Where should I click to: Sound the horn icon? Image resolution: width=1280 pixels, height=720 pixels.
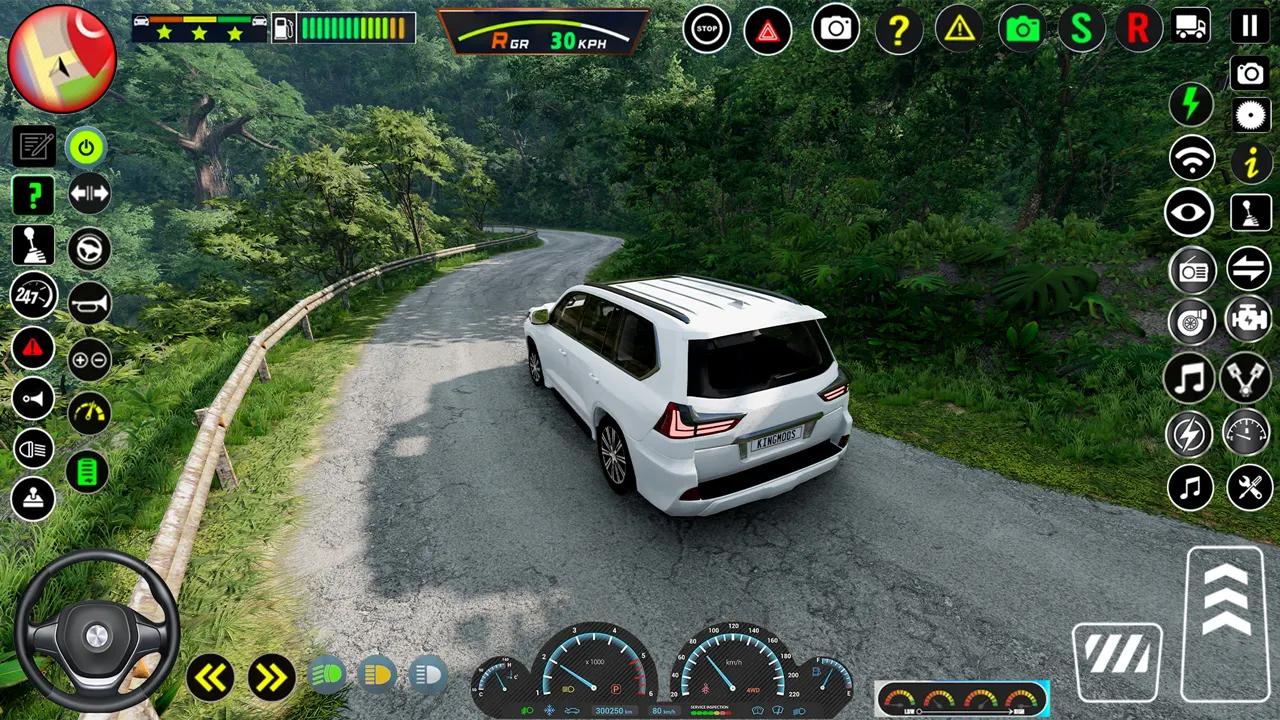(x=89, y=303)
